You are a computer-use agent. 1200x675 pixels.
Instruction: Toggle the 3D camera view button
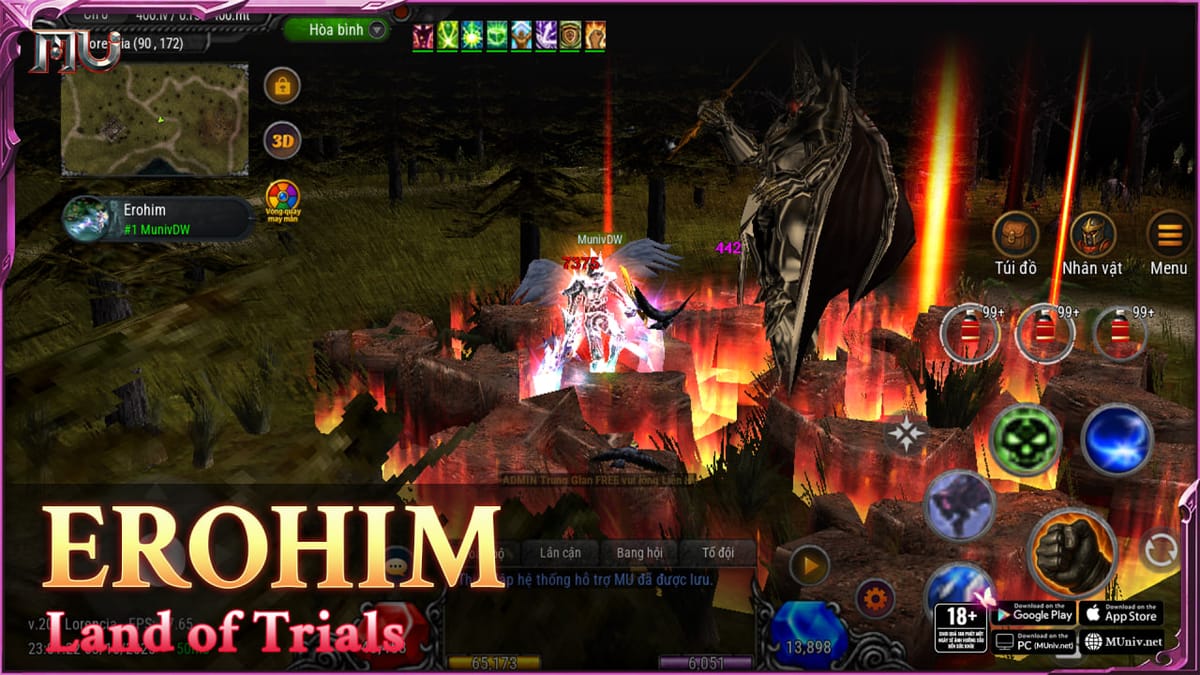click(282, 140)
